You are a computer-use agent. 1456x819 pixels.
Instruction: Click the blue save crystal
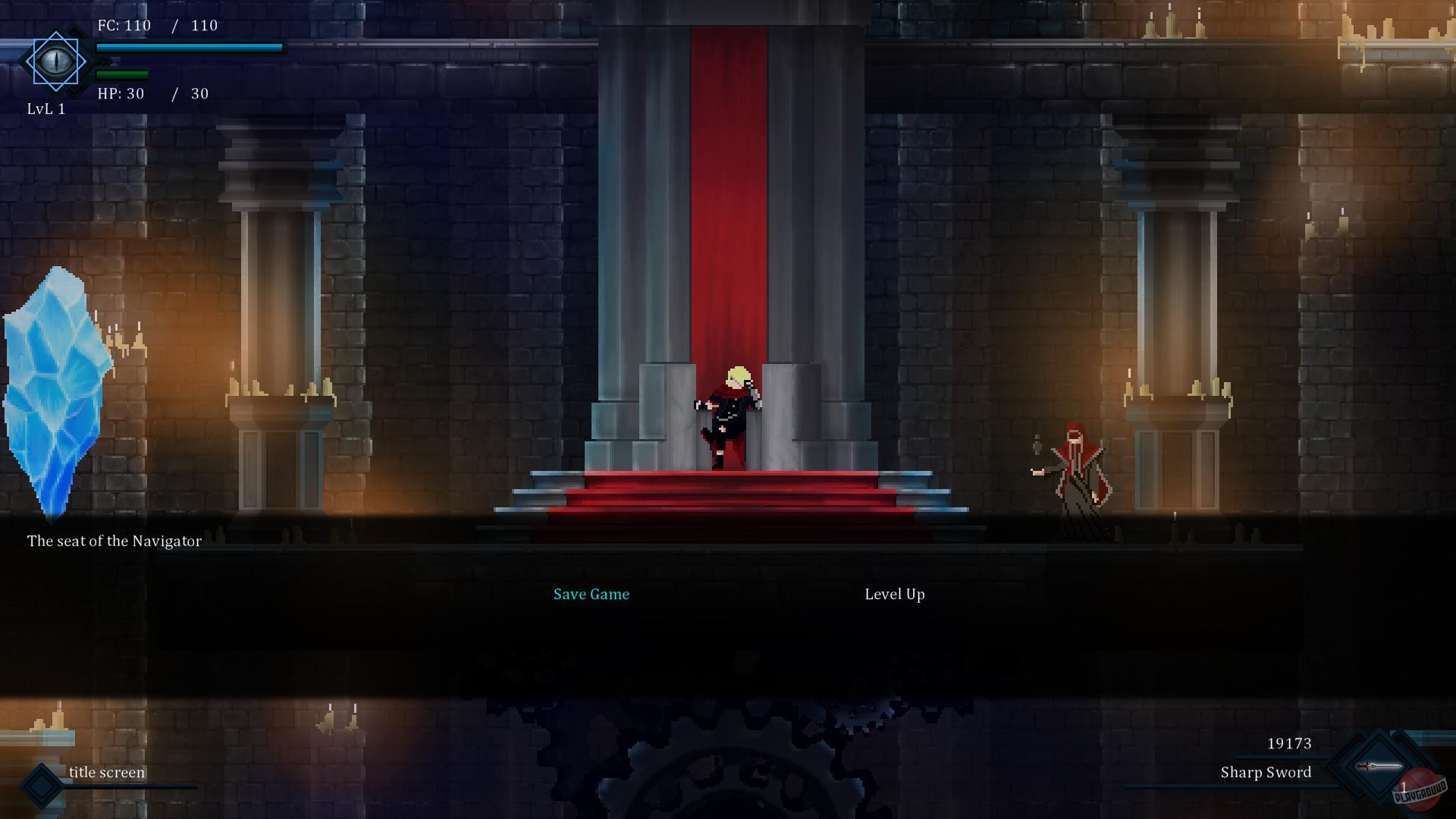(x=55, y=387)
